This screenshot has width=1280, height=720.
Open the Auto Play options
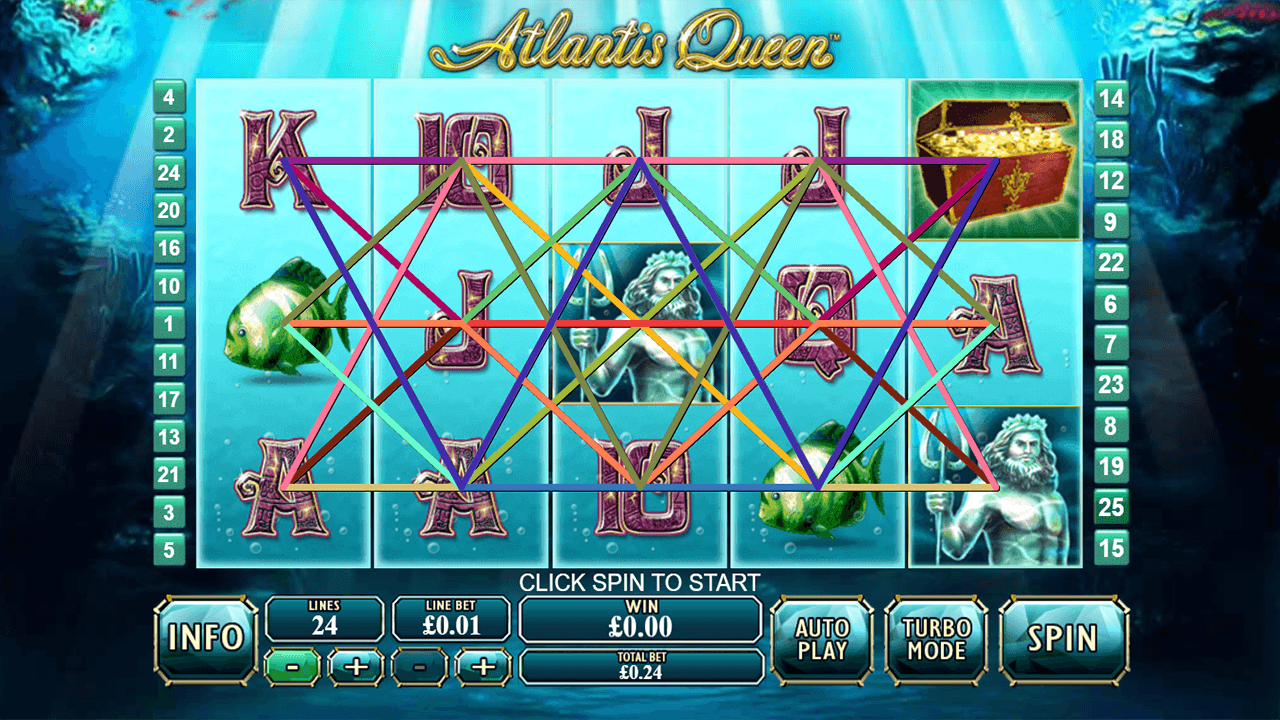[822, 639]
